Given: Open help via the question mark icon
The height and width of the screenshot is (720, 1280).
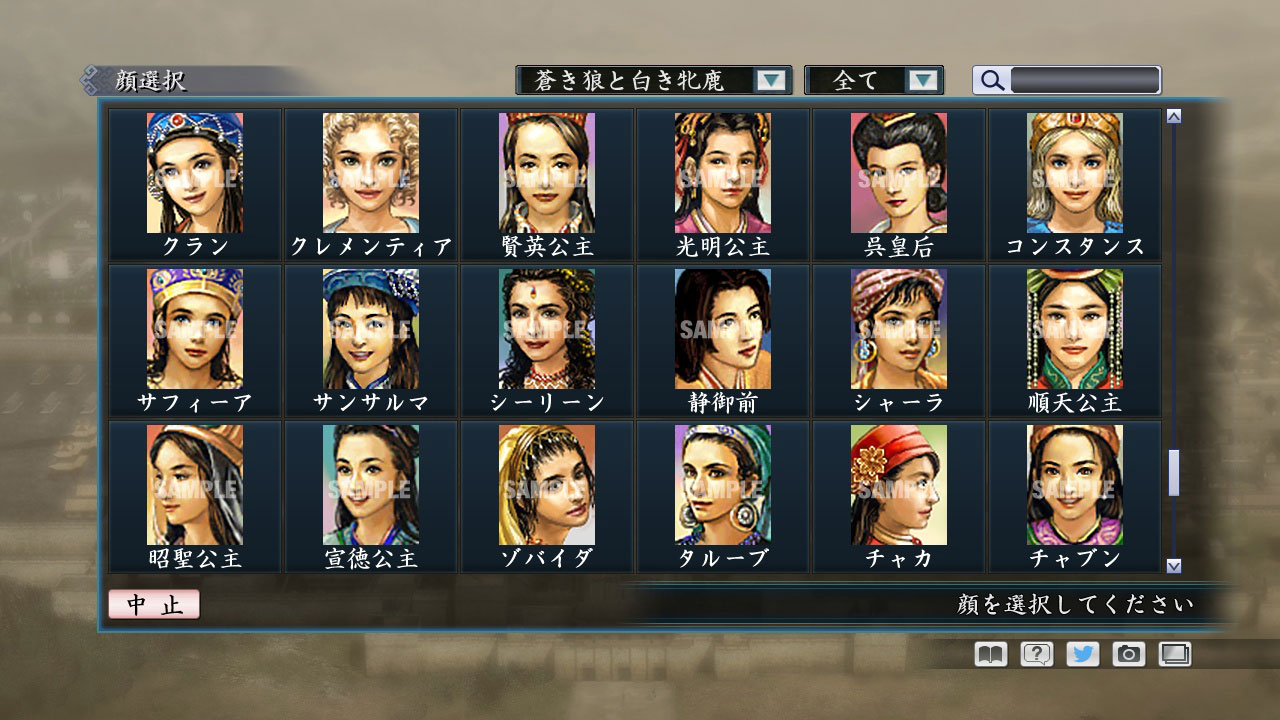Looking at the screenshot, I should click(1035, 653).
